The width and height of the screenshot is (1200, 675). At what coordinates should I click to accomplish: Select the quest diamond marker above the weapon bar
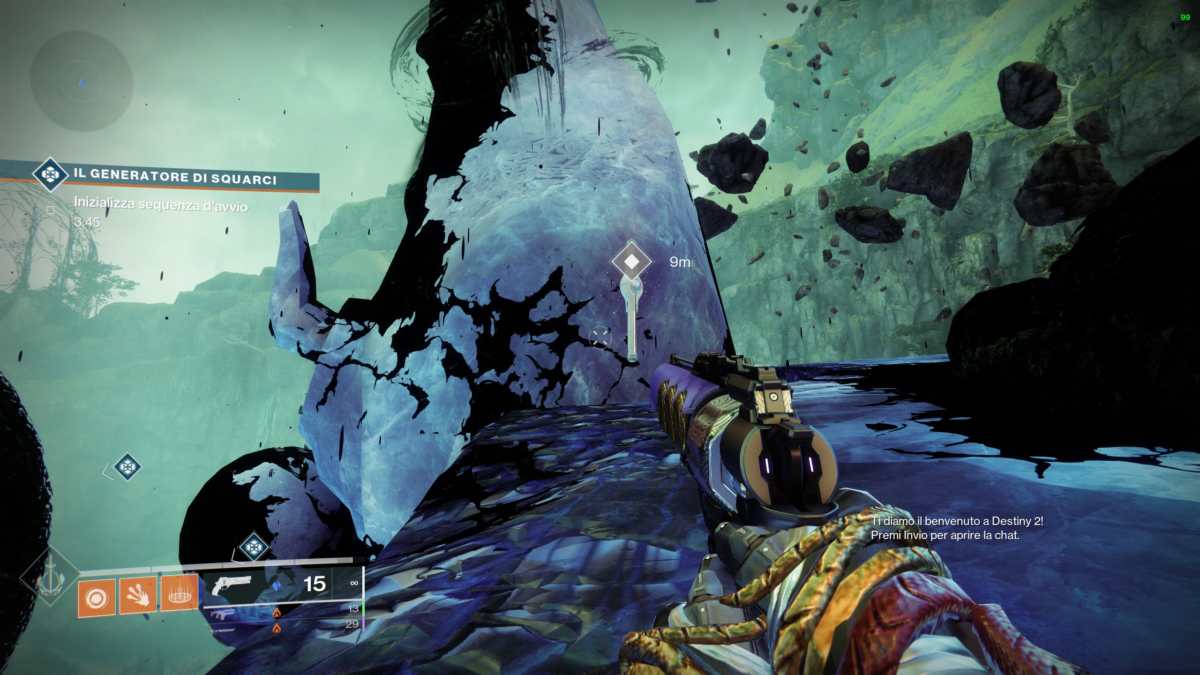tap(254, 547)
